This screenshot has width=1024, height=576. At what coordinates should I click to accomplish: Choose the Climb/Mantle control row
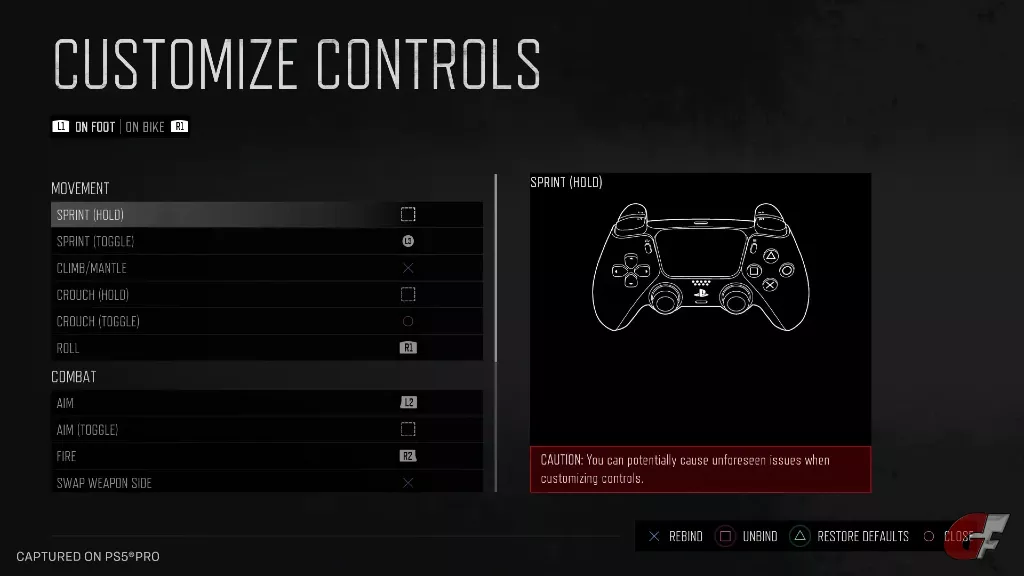(266, 268)
